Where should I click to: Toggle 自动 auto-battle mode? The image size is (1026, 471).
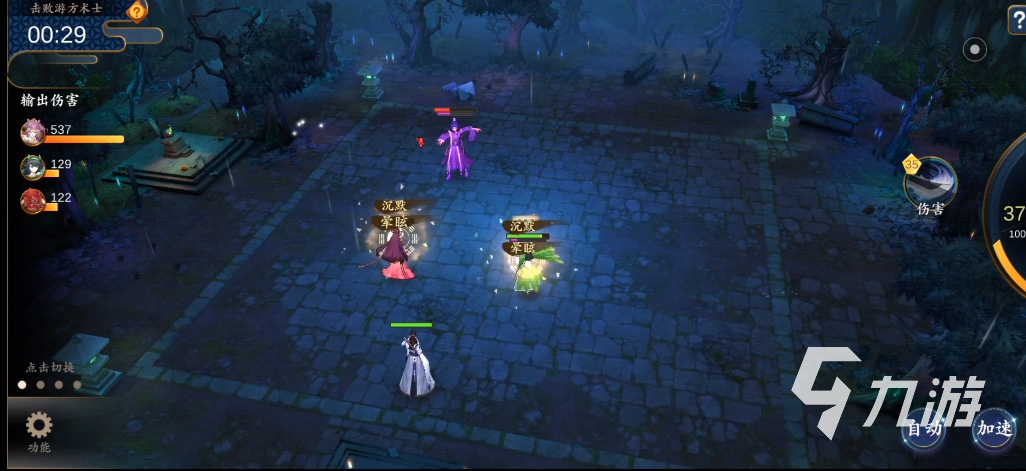click(x=923, y=428)
